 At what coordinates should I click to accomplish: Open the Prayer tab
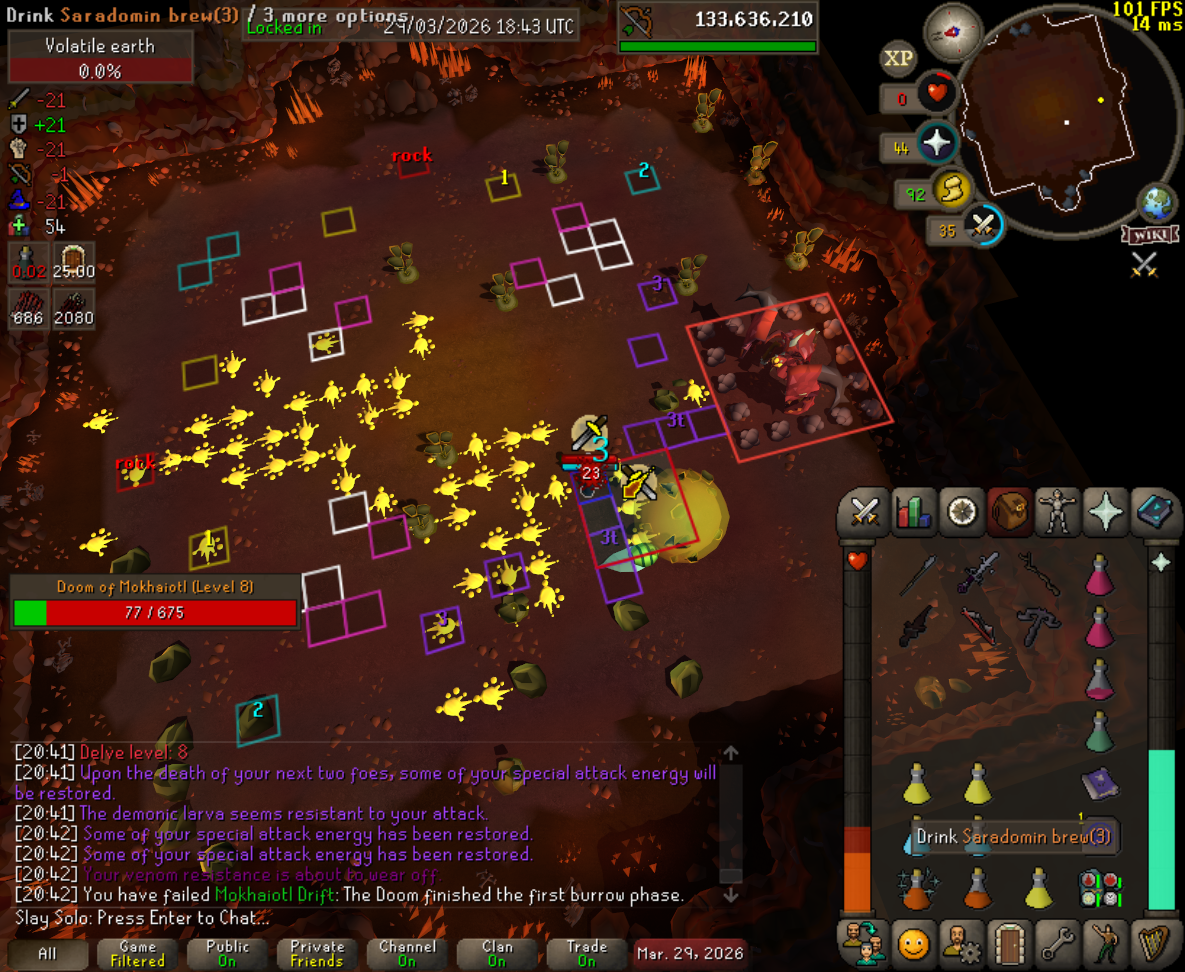click(x=1107, y=512)
